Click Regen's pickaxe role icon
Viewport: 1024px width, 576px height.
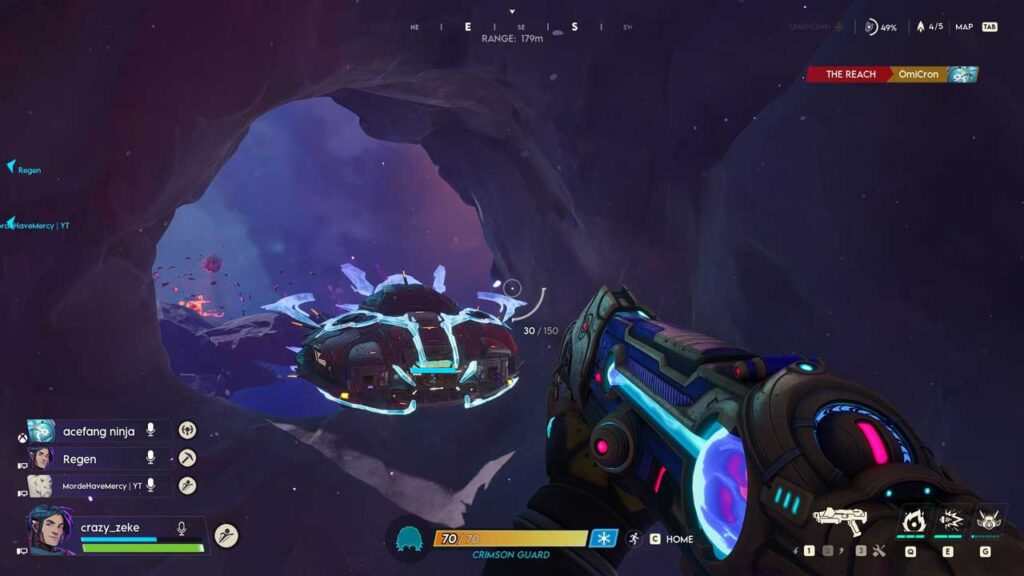tap(187, 458)
